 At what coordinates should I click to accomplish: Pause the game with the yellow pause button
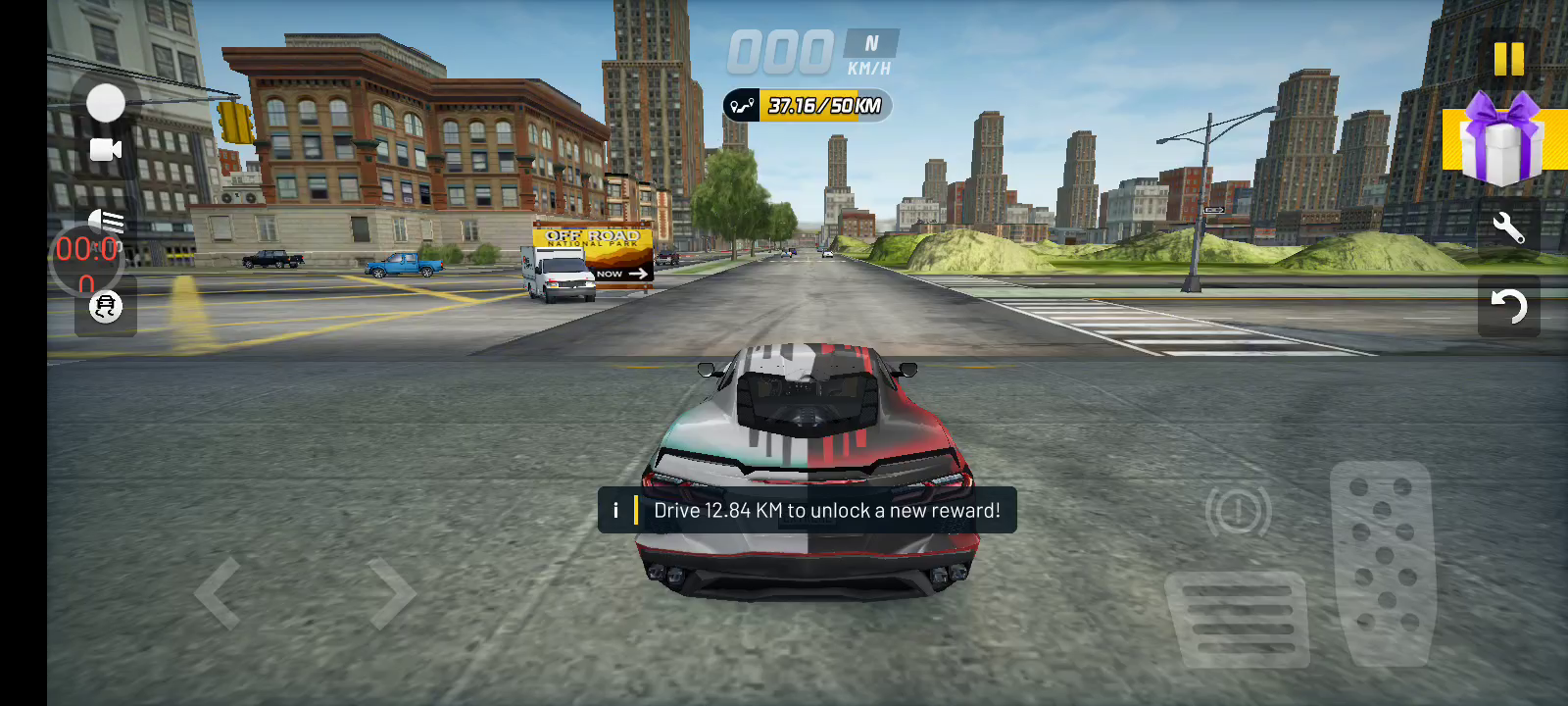(x=1508, y=59)
